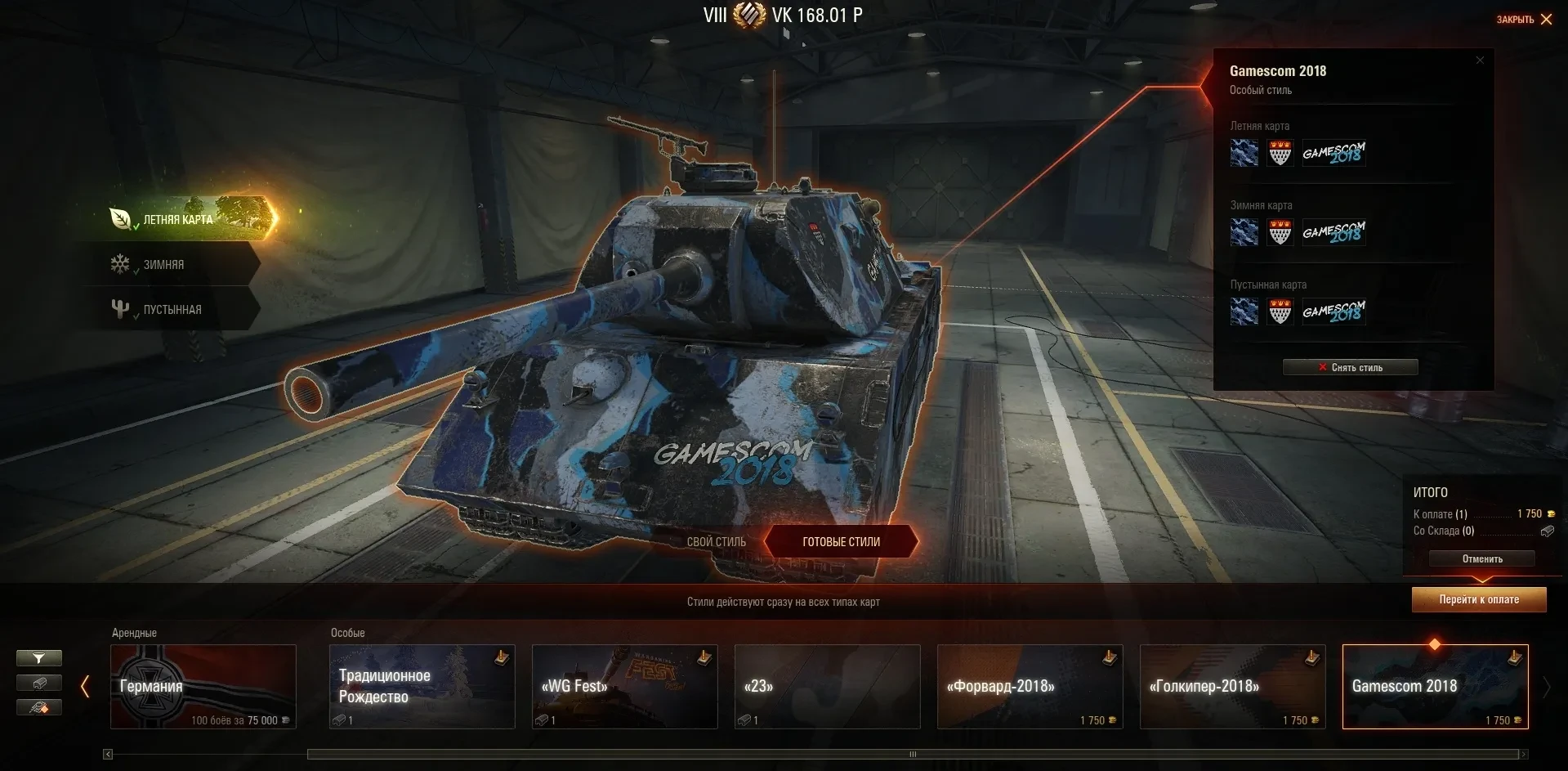The image size is (1568, 771).
Task: Click the style carousel horizontal scrollbar
Action: [914, 754]
